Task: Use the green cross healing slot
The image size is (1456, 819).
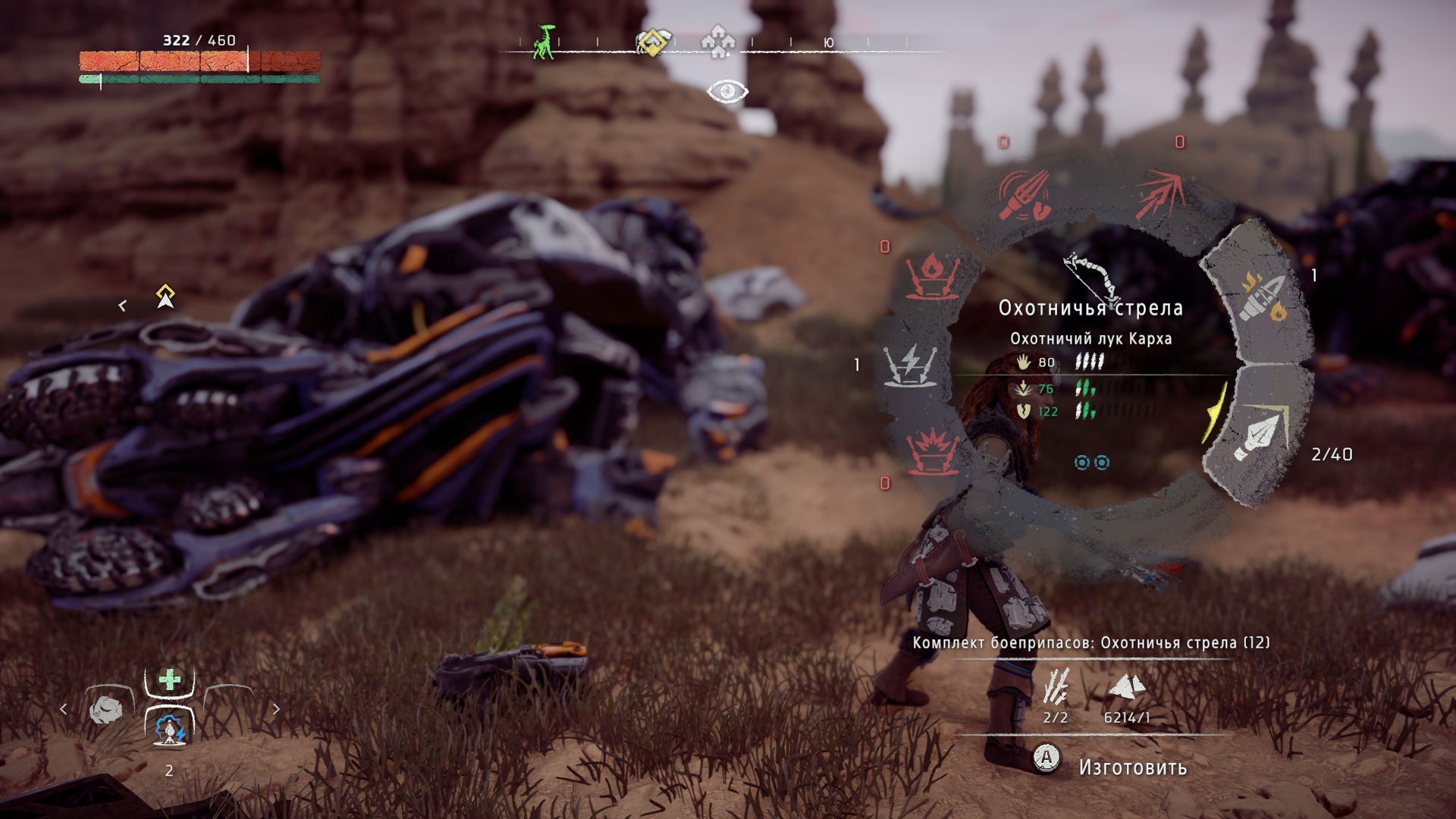Action: point(170,679)
